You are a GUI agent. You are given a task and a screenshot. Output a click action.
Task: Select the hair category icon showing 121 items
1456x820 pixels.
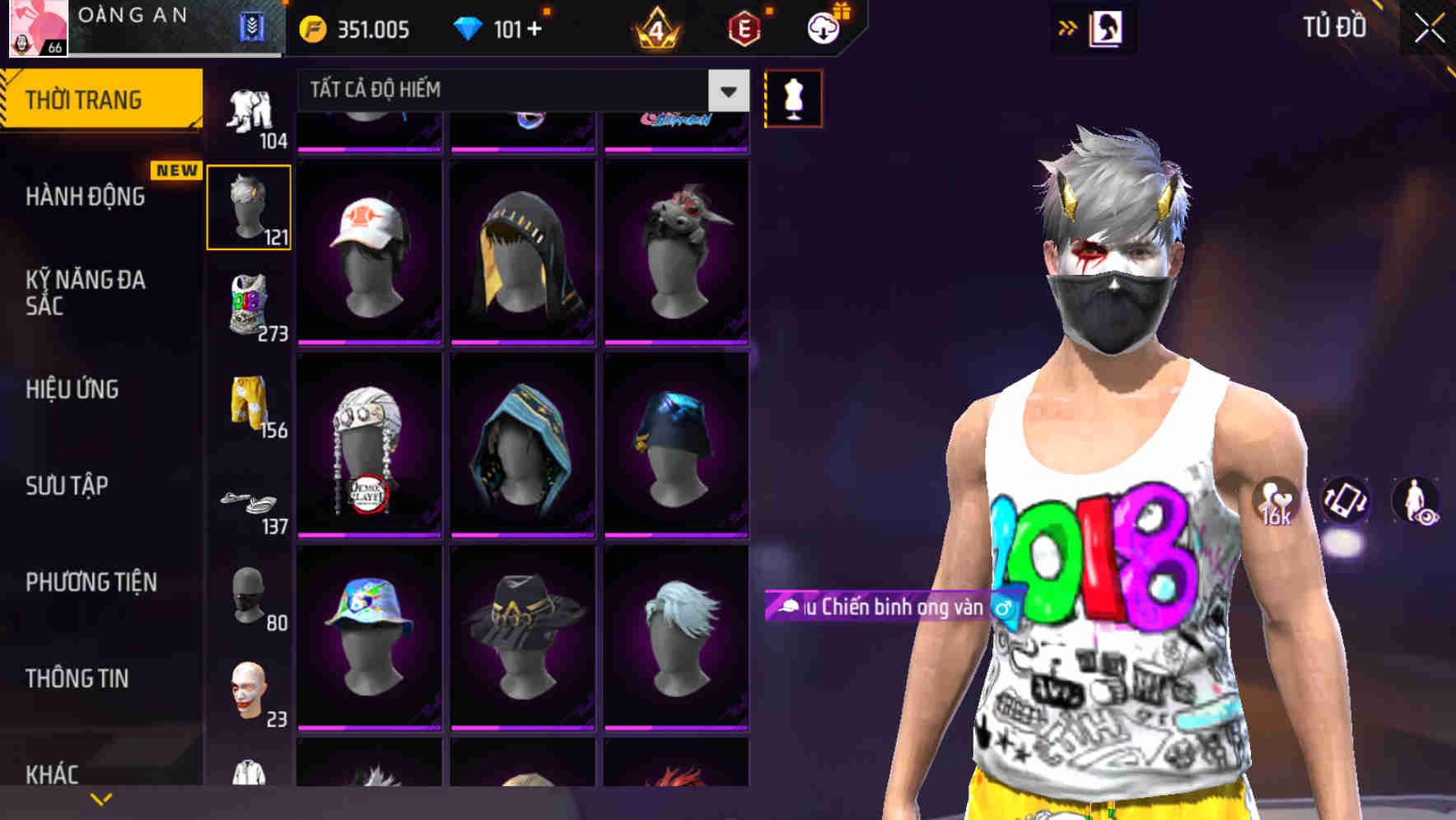[250, 206]
